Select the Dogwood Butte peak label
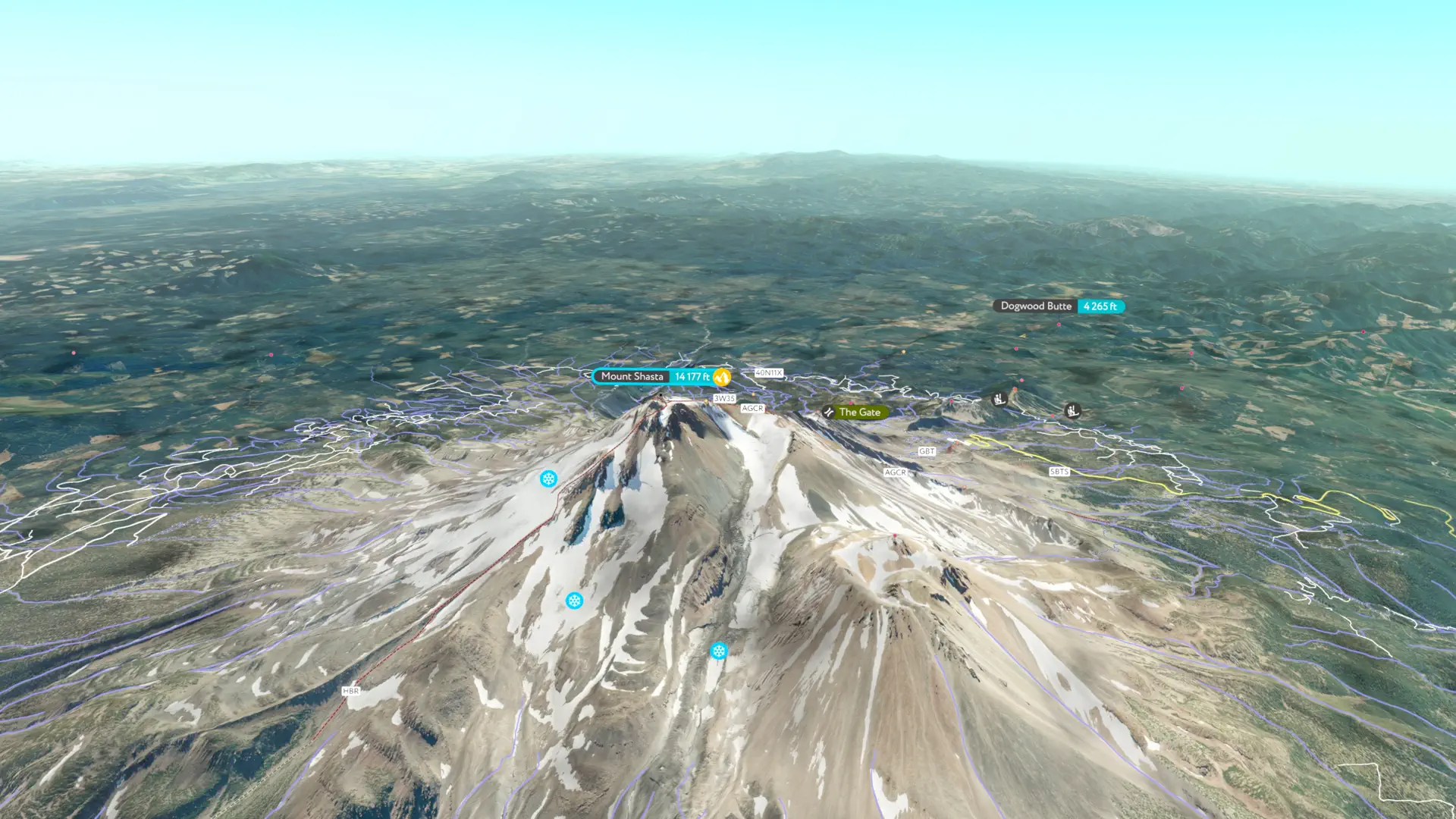This screenshot has width=1456, height=819. pyautogui.click(x=1036, y=306)
